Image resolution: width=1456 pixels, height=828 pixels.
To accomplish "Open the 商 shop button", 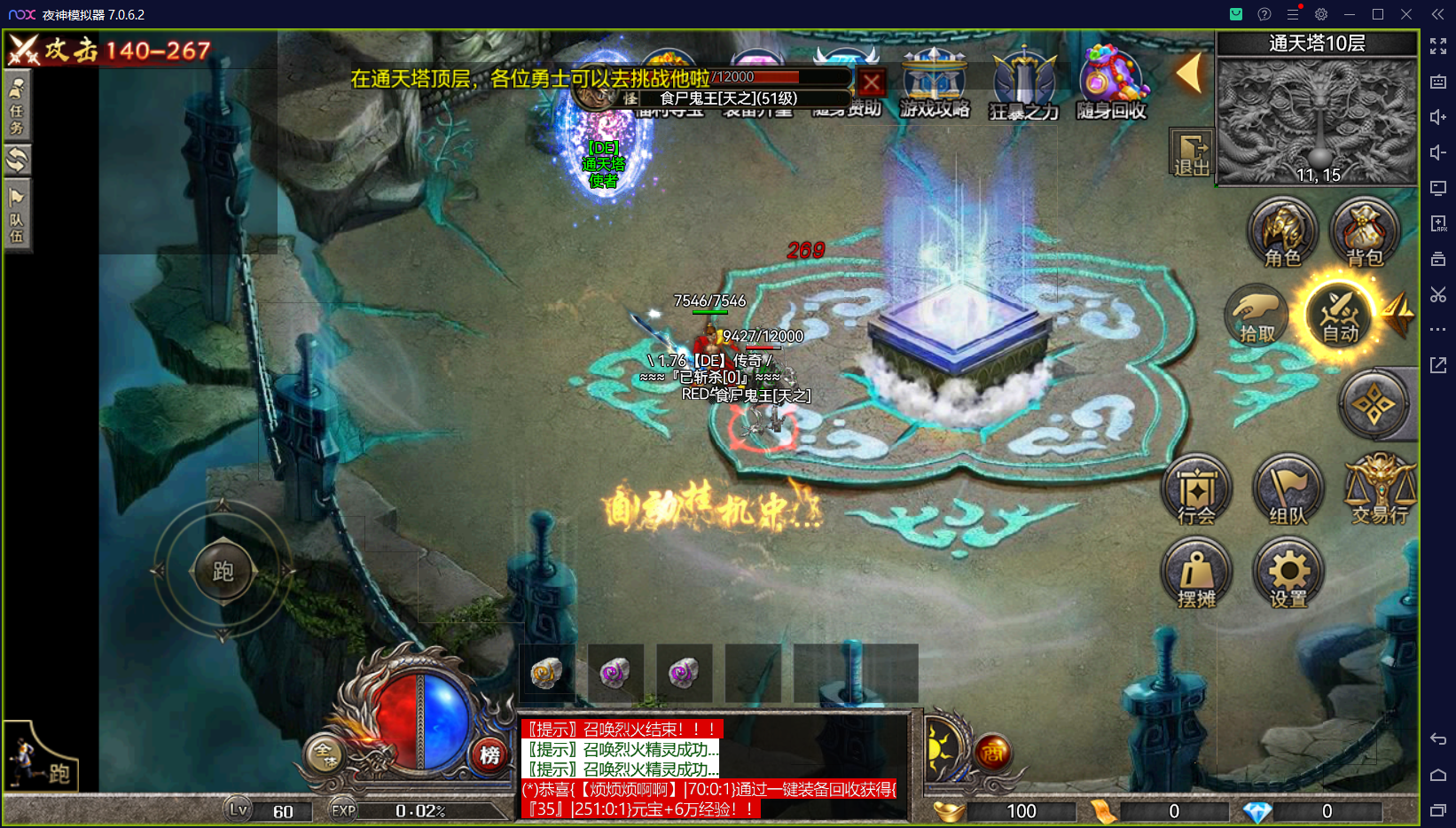I will pos(993,754).
